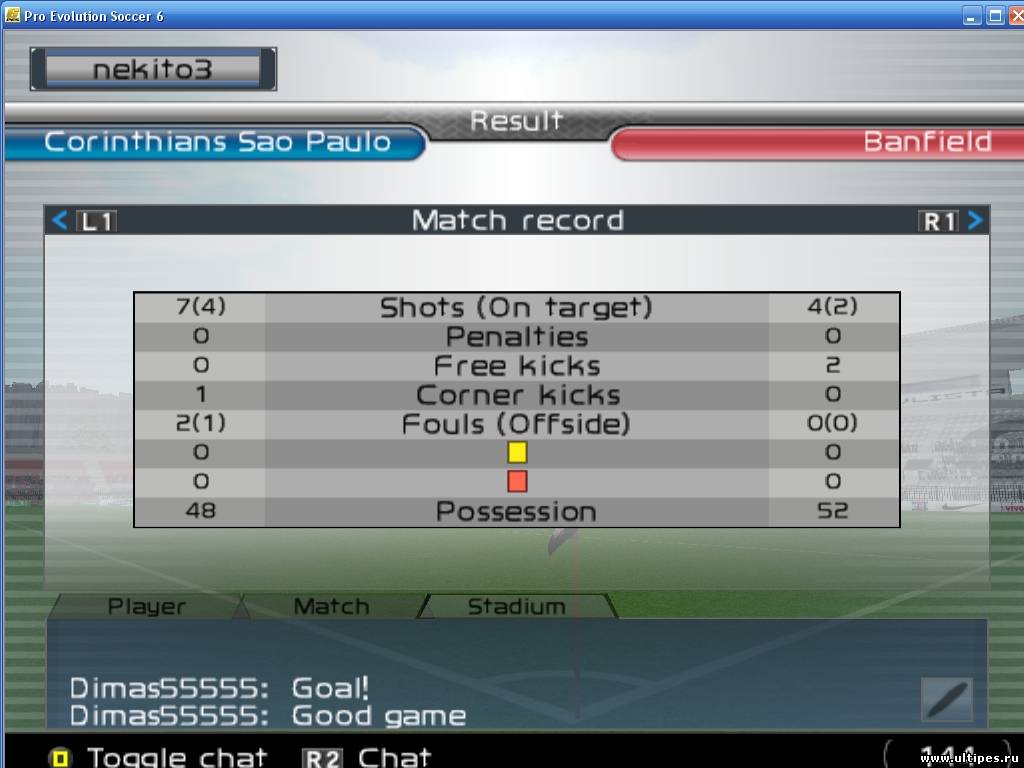Image resolution: width=1024 pixels, height=768 pixels.
Task: Go to previous record page arrow
Action: tap(60, 221)
